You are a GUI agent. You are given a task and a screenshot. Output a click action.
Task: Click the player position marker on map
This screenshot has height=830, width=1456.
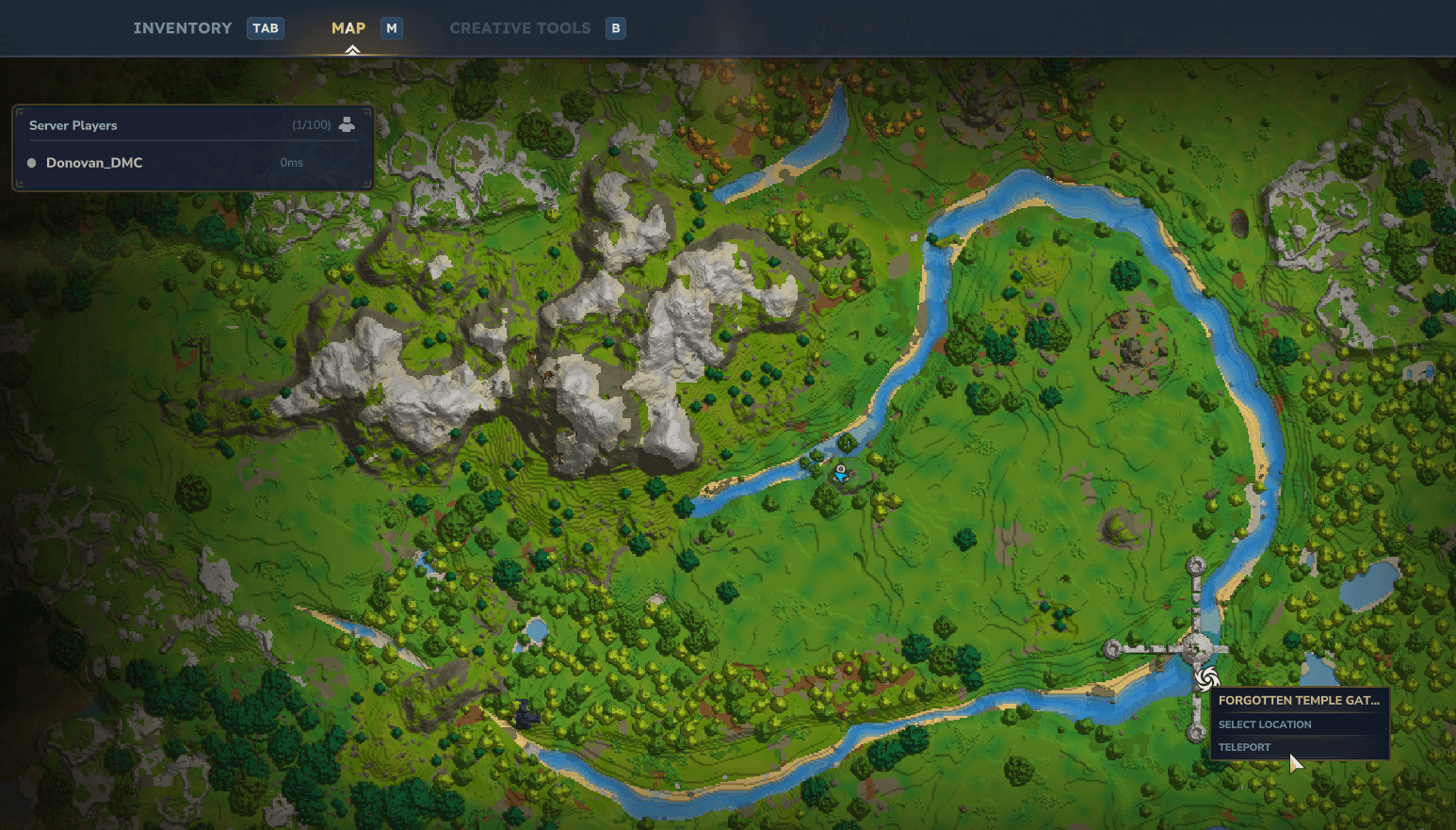841,474
